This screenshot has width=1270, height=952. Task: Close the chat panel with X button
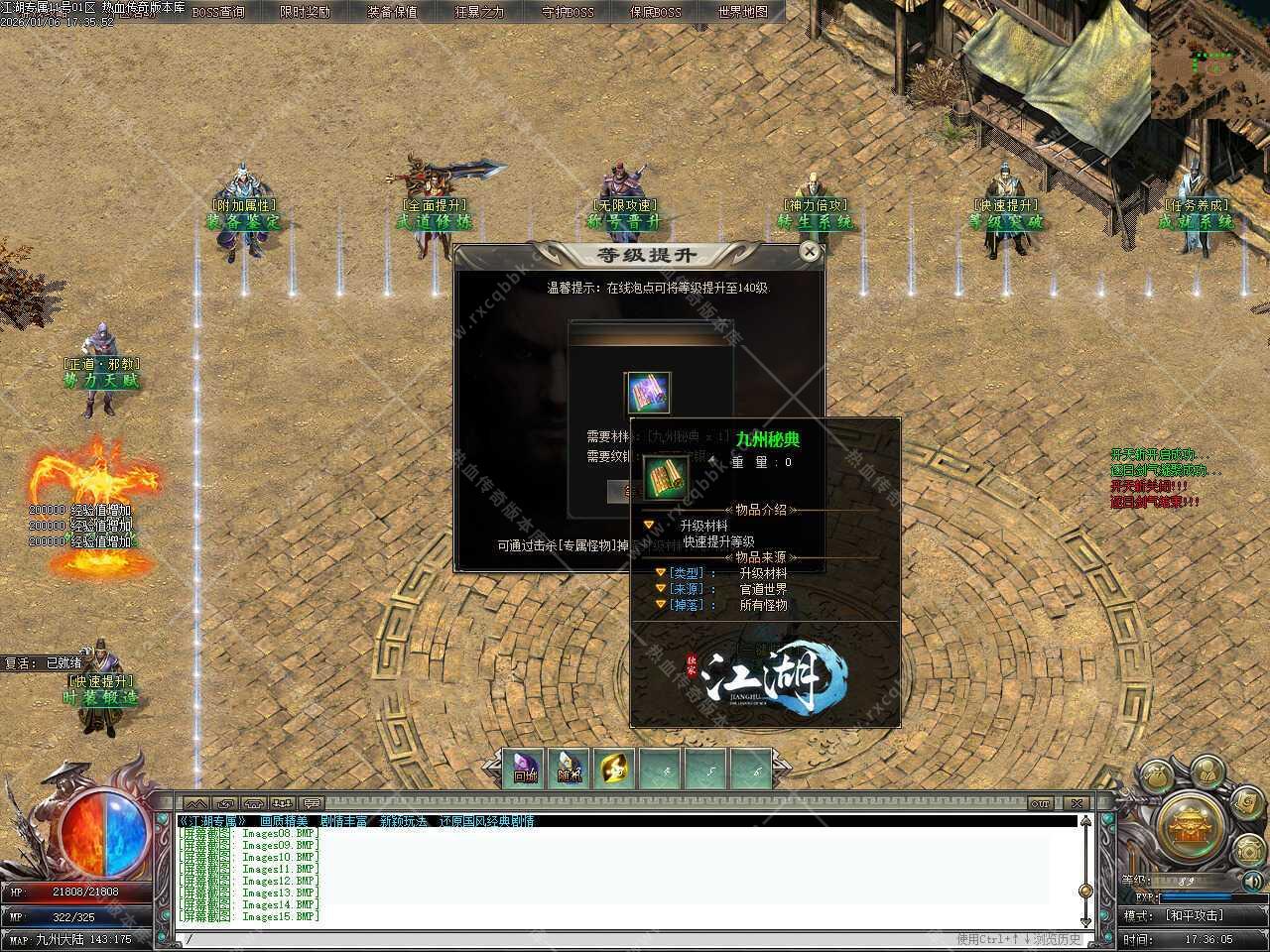[1076, 803]
